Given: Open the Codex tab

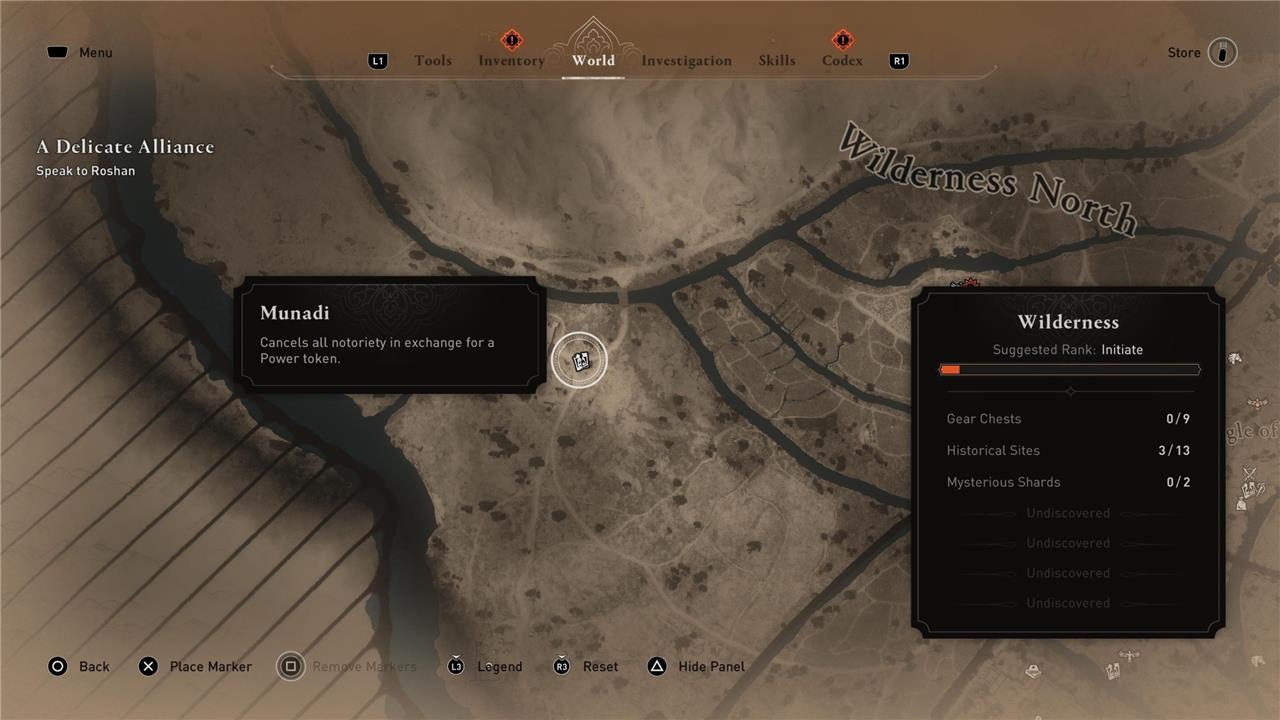Looking at the screenshot, I should (842, 61).
